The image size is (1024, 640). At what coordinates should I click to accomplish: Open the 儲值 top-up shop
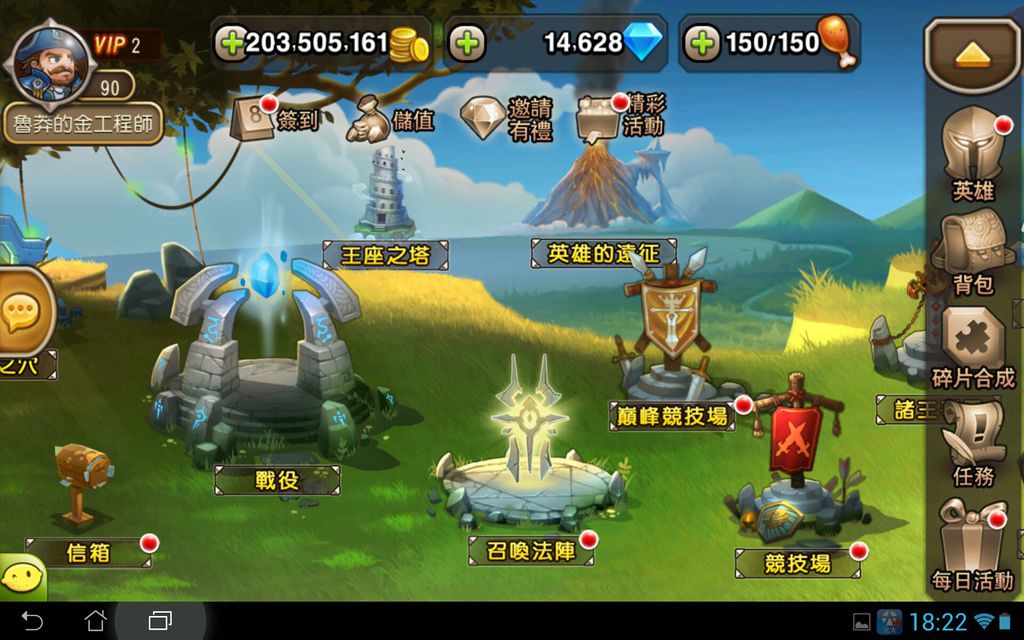(x=391, y=118)
